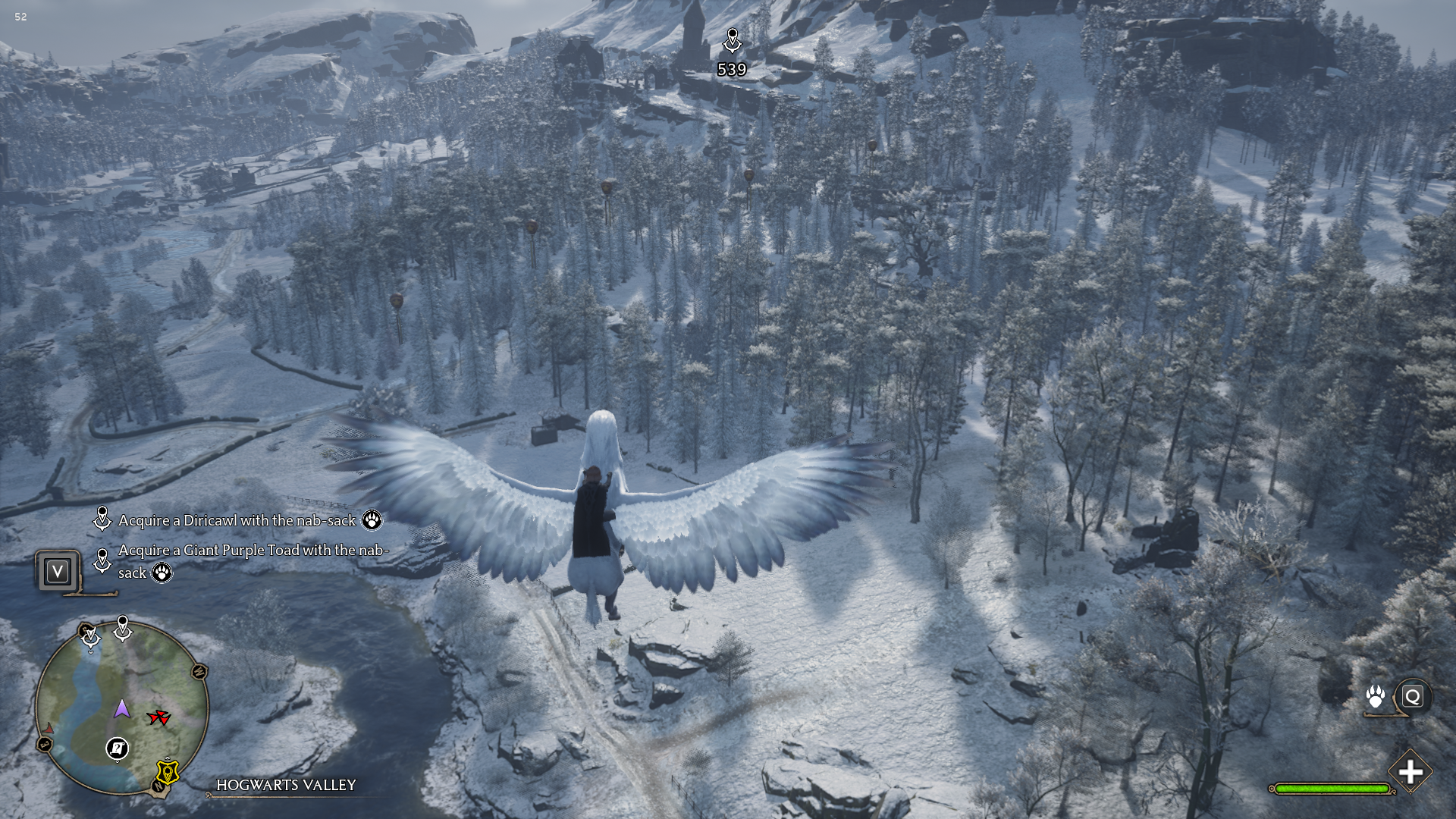
Task: Click the Hogwarts Valley circular minimap
Action: coord(121,709)
